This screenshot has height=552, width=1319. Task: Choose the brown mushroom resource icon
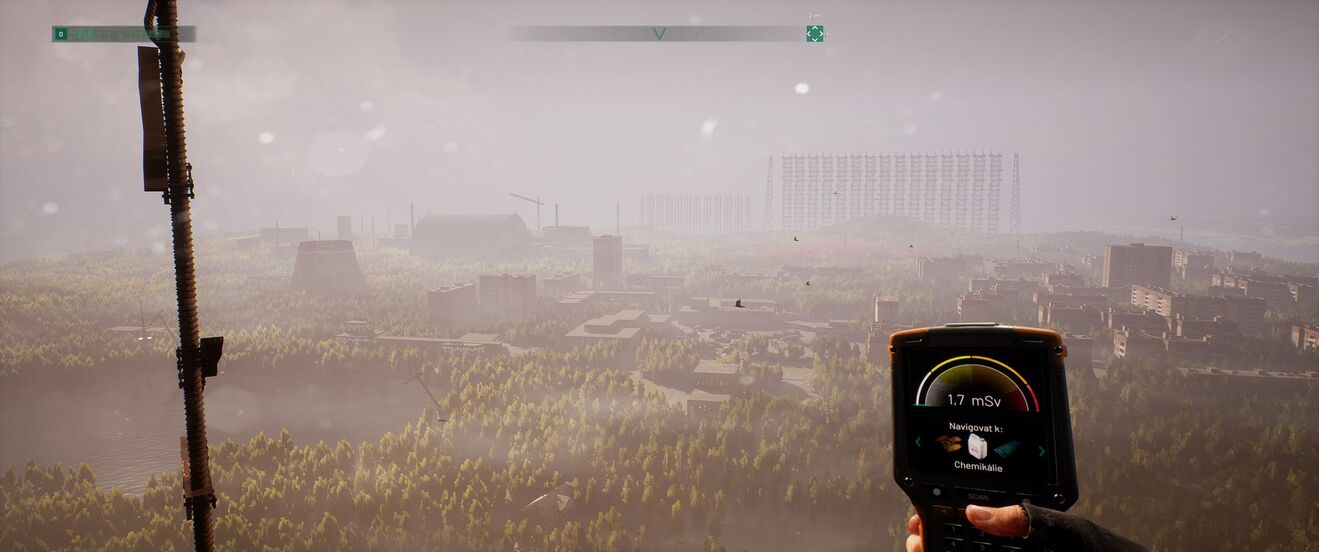click(x=948, y=443)
